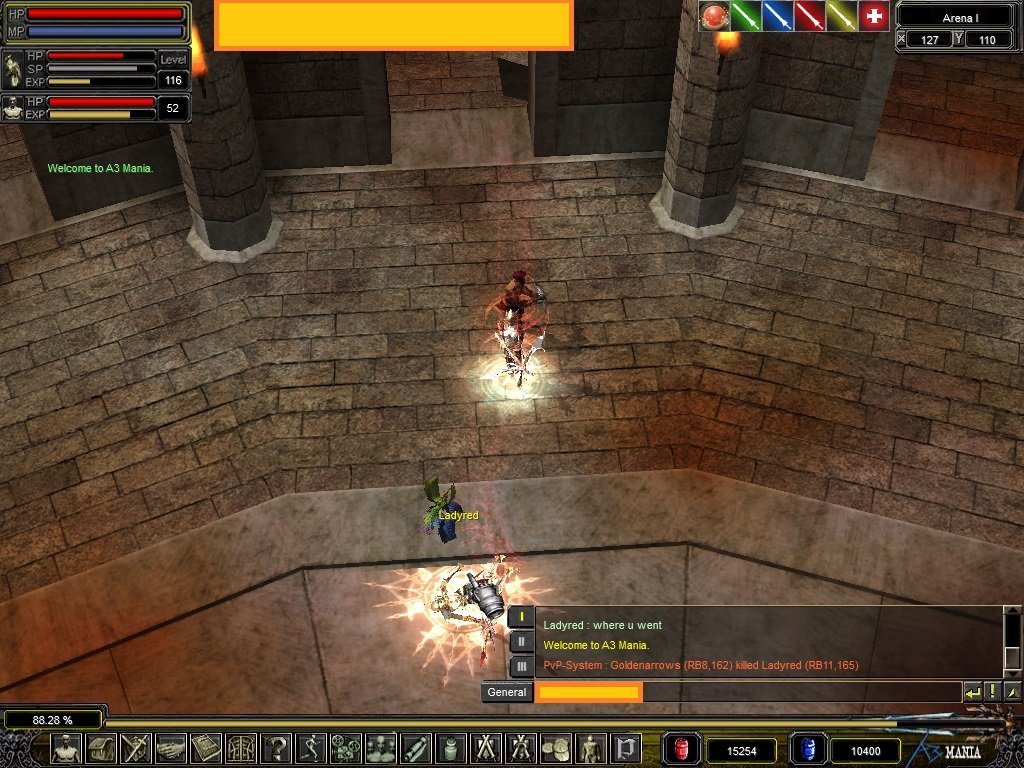Screen dimensions: 1024x768
Task: Open the handshake trade toolbar button
Action: pos(171,748)
